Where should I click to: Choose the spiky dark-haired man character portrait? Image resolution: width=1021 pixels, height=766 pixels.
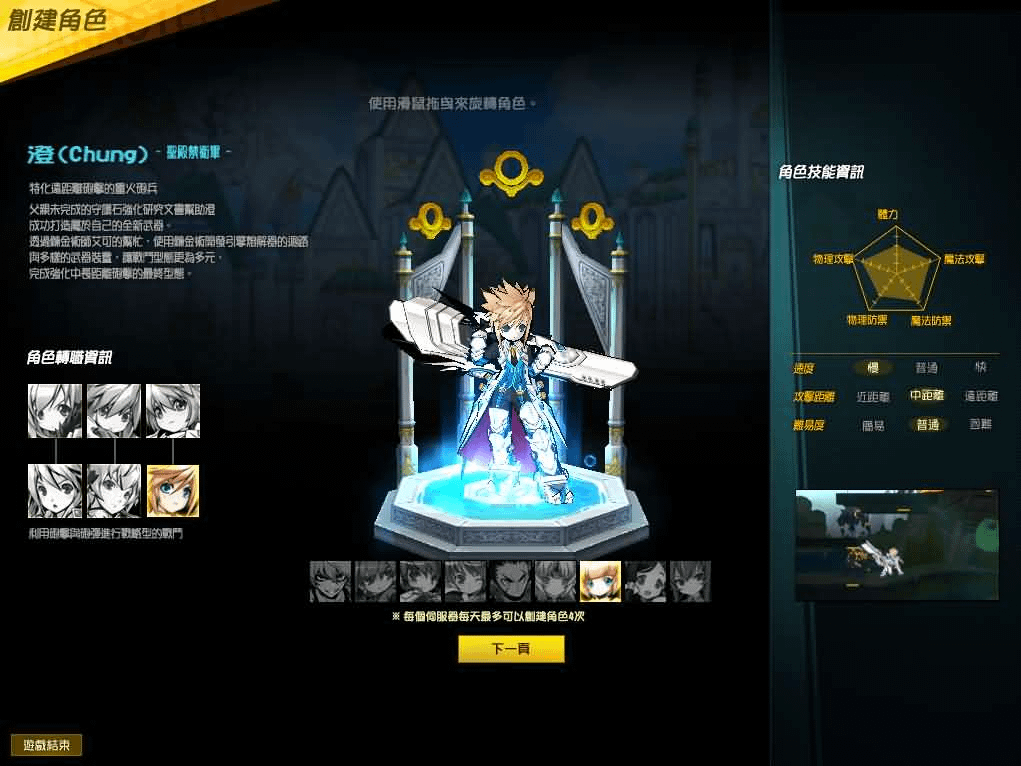click(x=510, y=581)
